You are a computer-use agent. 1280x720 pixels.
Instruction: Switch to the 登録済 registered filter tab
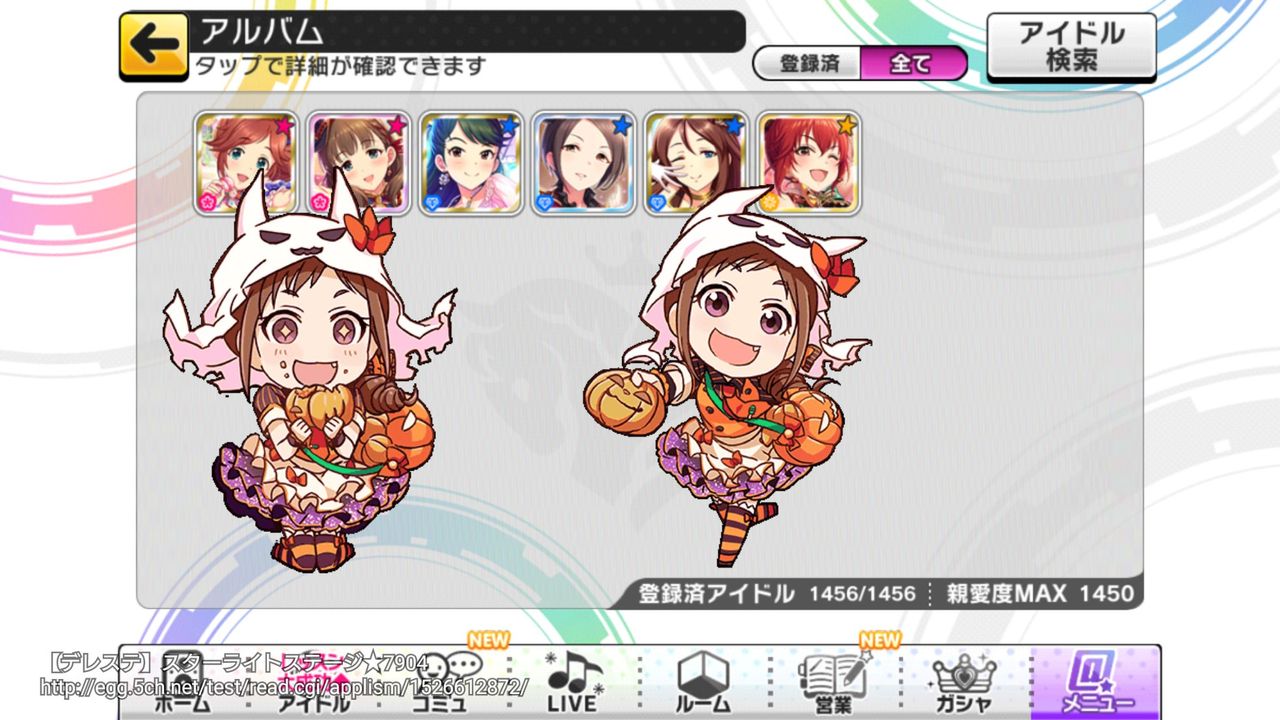[812, 62]
